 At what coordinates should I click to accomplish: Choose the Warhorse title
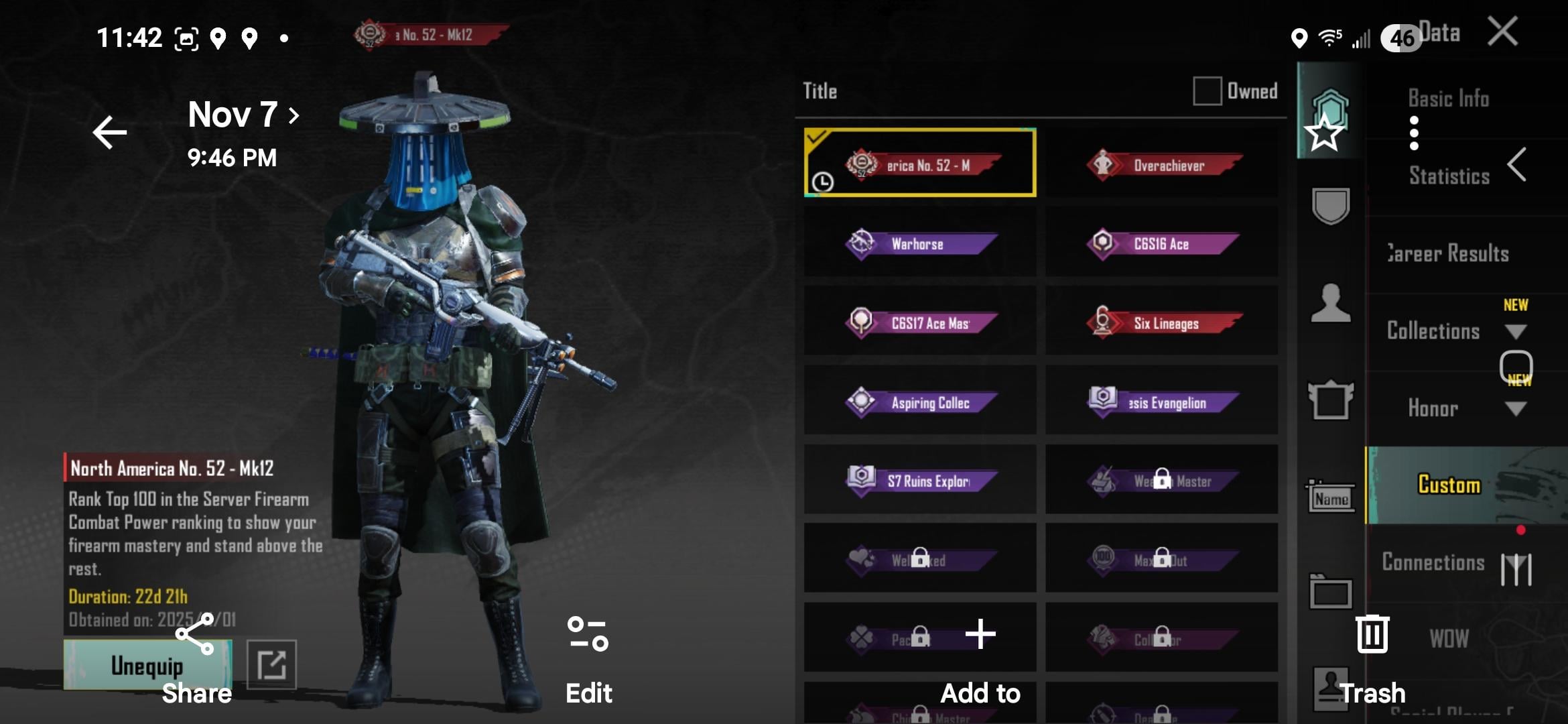(x=920, y=243)
